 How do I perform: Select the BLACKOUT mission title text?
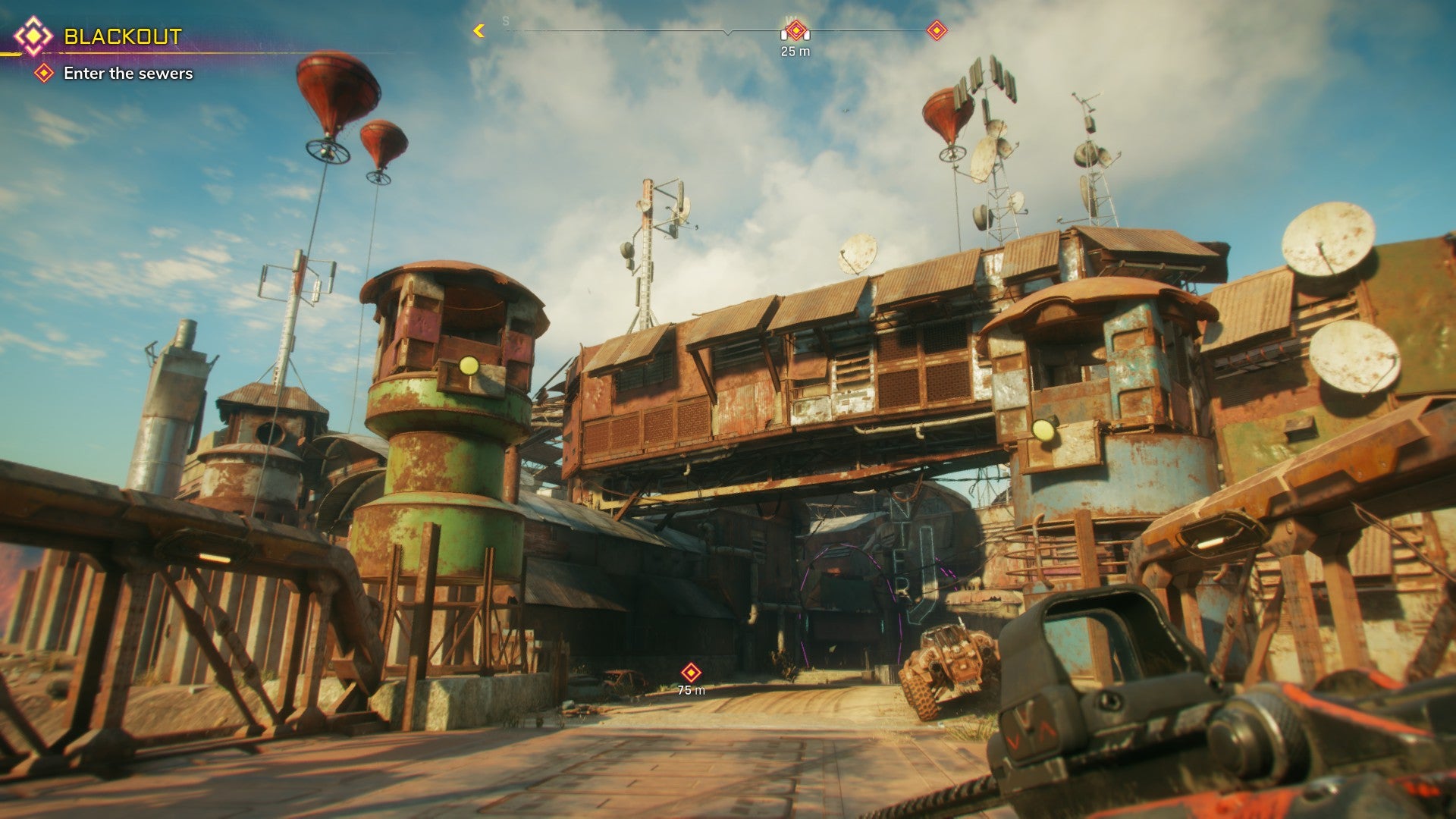[x=123, y=35]
